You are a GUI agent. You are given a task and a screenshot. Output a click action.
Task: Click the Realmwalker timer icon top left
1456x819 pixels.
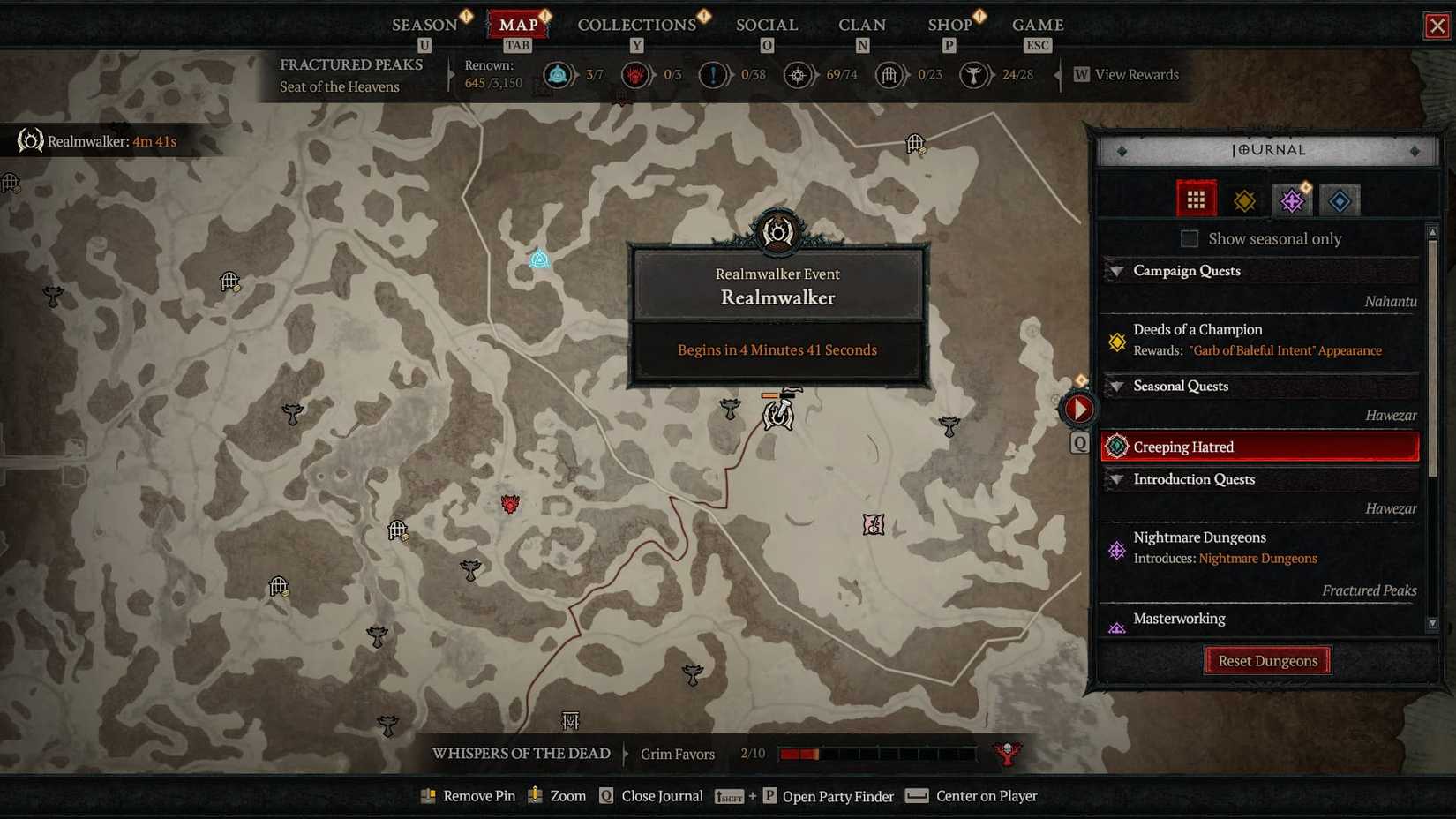click(29, 140)
